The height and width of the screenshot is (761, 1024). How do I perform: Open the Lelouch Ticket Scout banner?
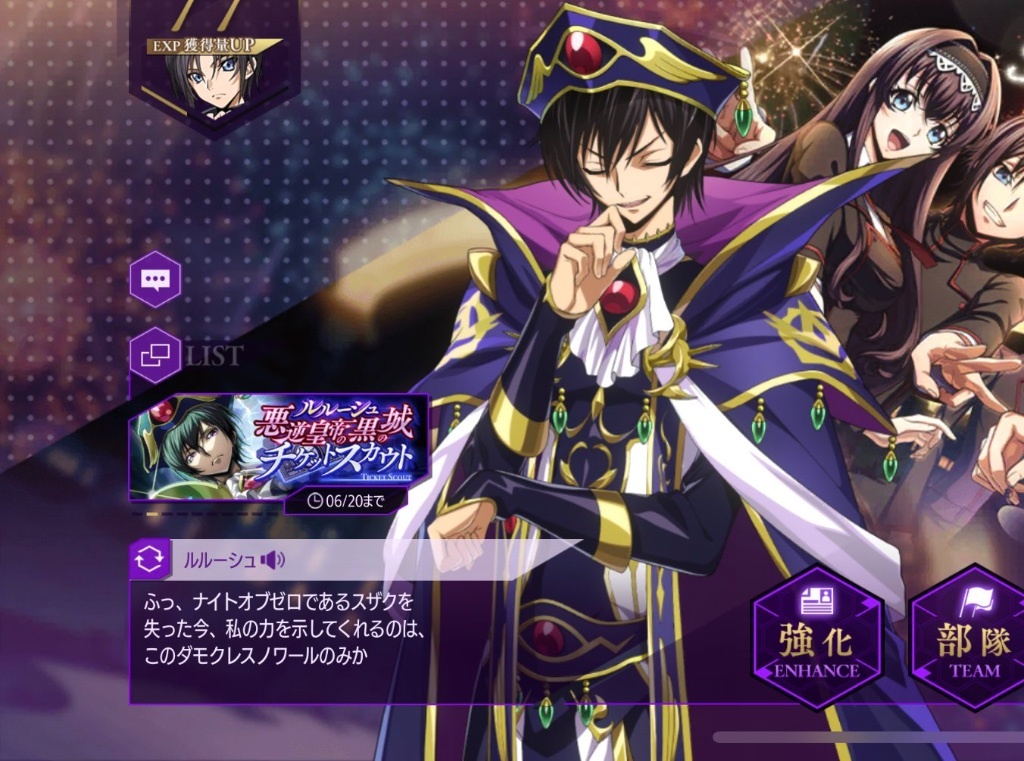[x=279, y=447]
